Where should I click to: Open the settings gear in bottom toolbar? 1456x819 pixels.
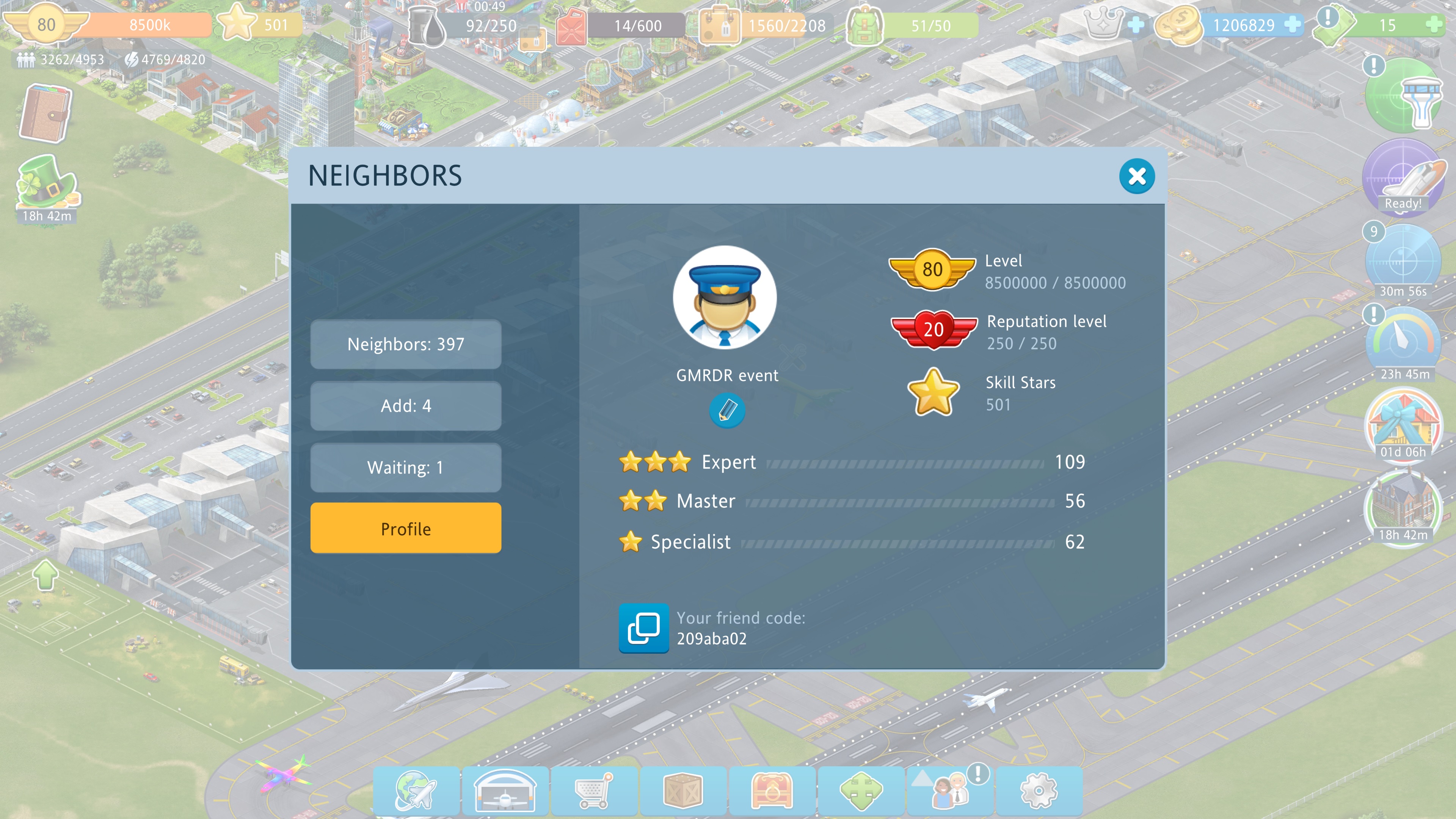(x=1038, y=791)
